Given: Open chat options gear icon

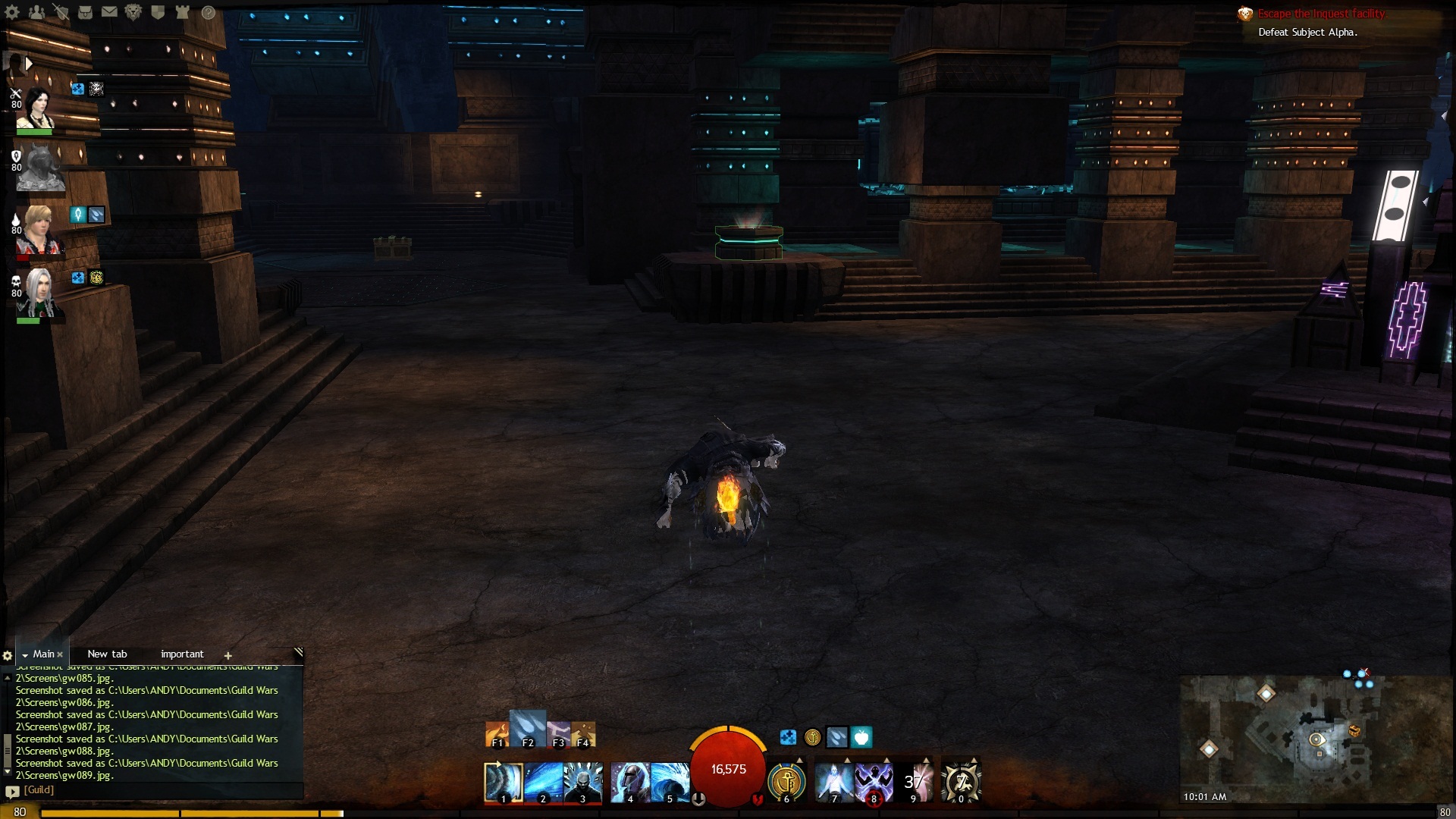Looking at the screenshot, I should (x=8, y=655).
